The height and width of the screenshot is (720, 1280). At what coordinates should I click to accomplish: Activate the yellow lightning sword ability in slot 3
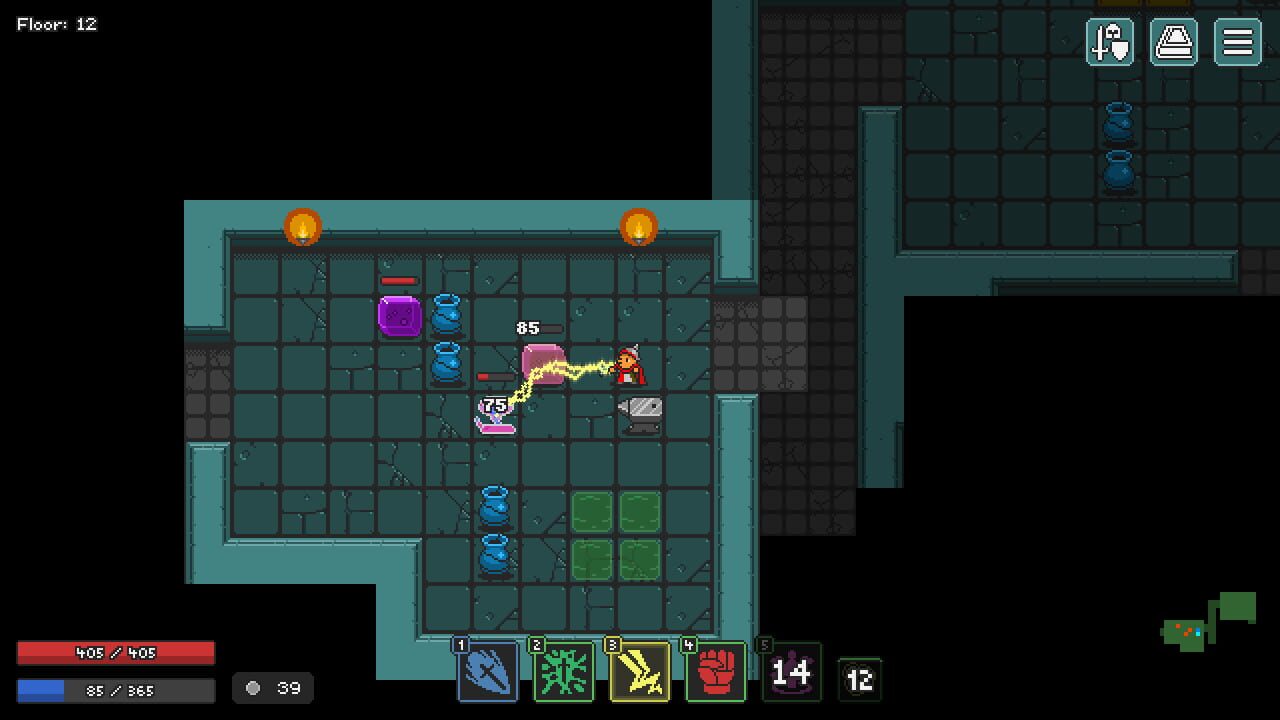640,673
